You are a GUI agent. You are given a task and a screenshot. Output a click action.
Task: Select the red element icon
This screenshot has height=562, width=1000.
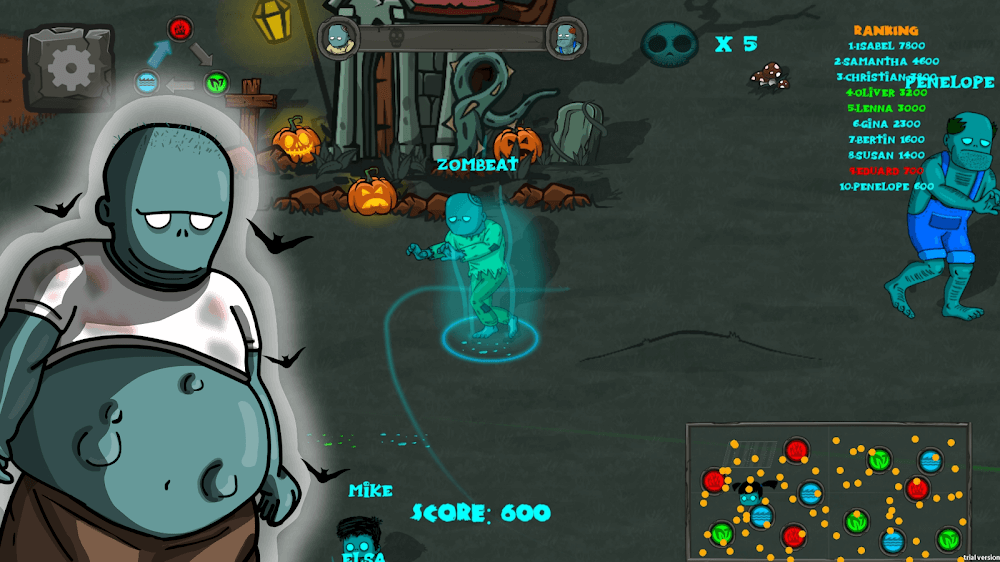pos(180,27)
